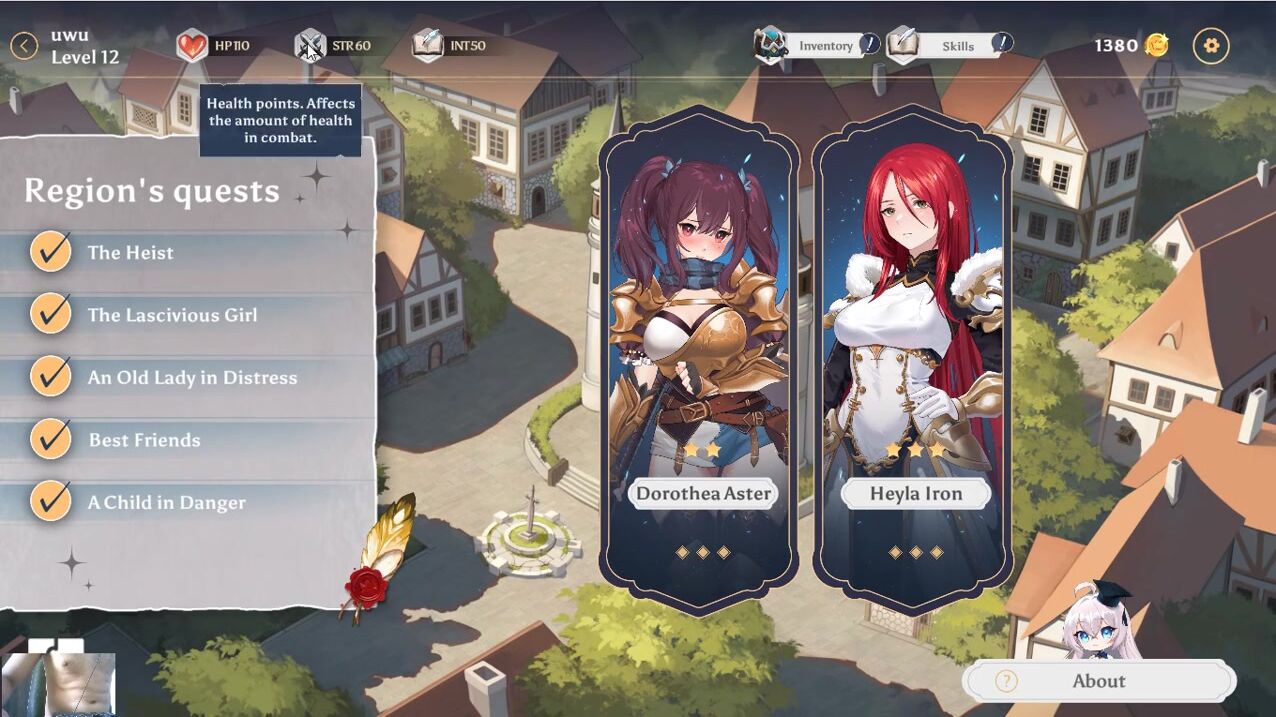Open the About help button
Screen dimensions: 1276x717
click(1099, 681)
